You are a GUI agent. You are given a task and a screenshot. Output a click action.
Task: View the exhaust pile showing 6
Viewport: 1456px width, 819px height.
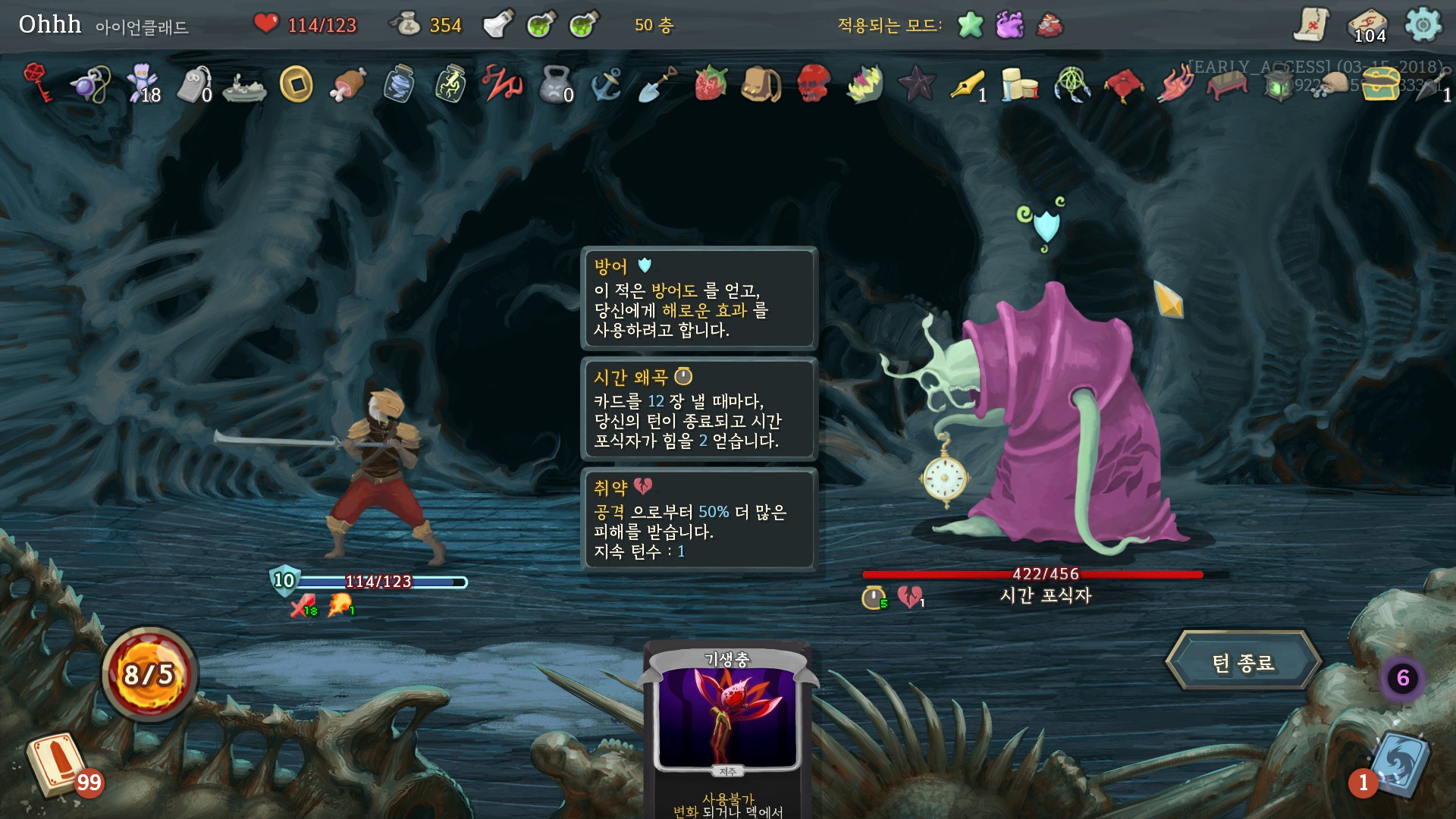click(x=1402, y=677)
